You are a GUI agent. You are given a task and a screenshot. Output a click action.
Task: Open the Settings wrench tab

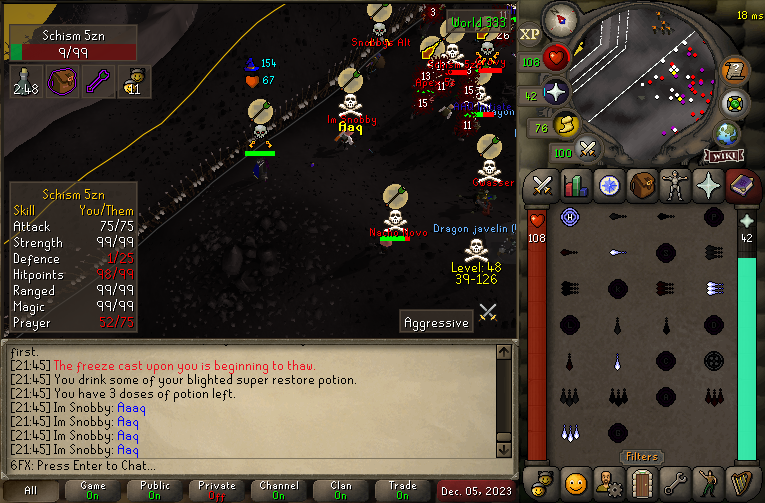pyautogui.click(x=675, y=481)
